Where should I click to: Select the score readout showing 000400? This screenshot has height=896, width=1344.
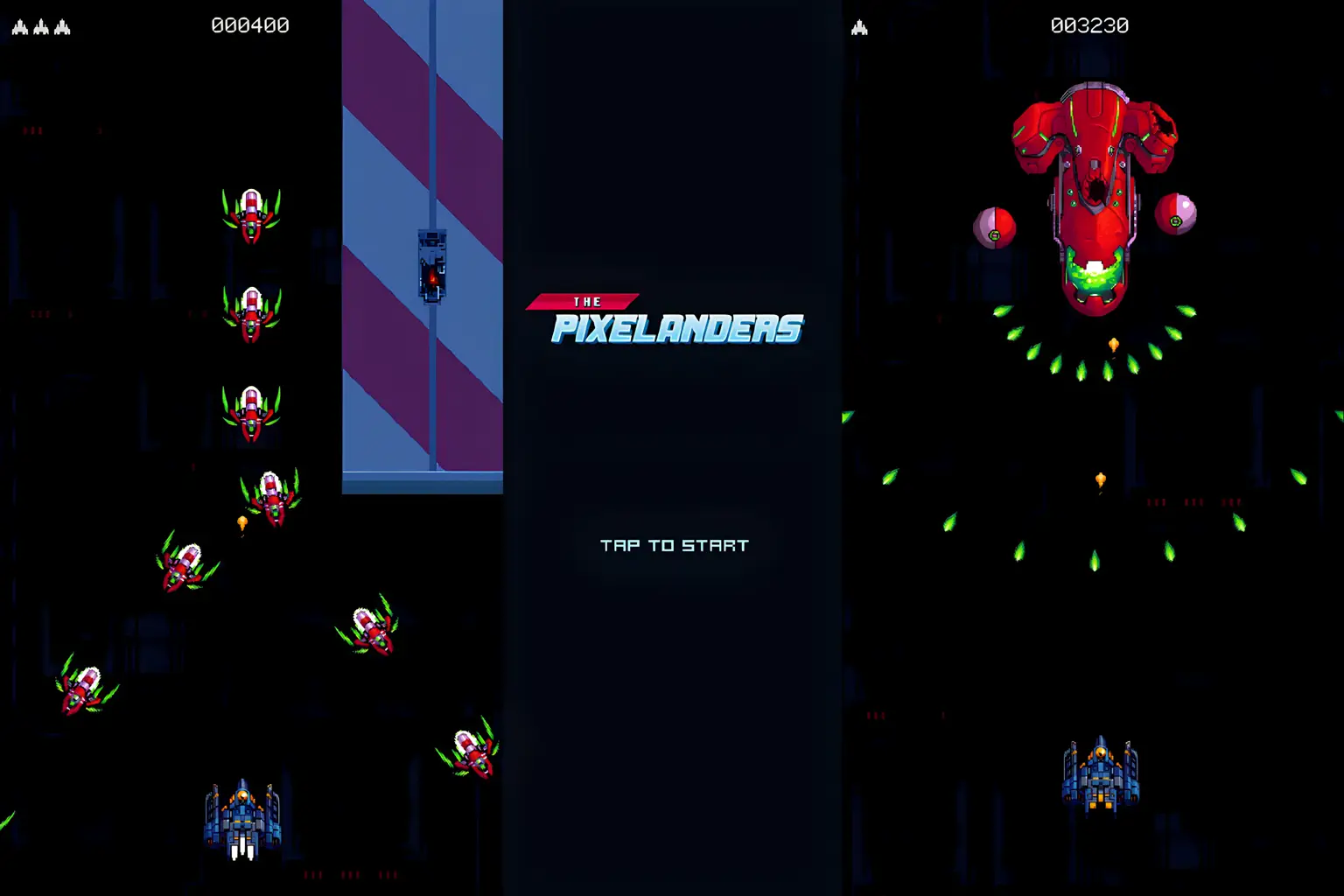pos(248,25)
